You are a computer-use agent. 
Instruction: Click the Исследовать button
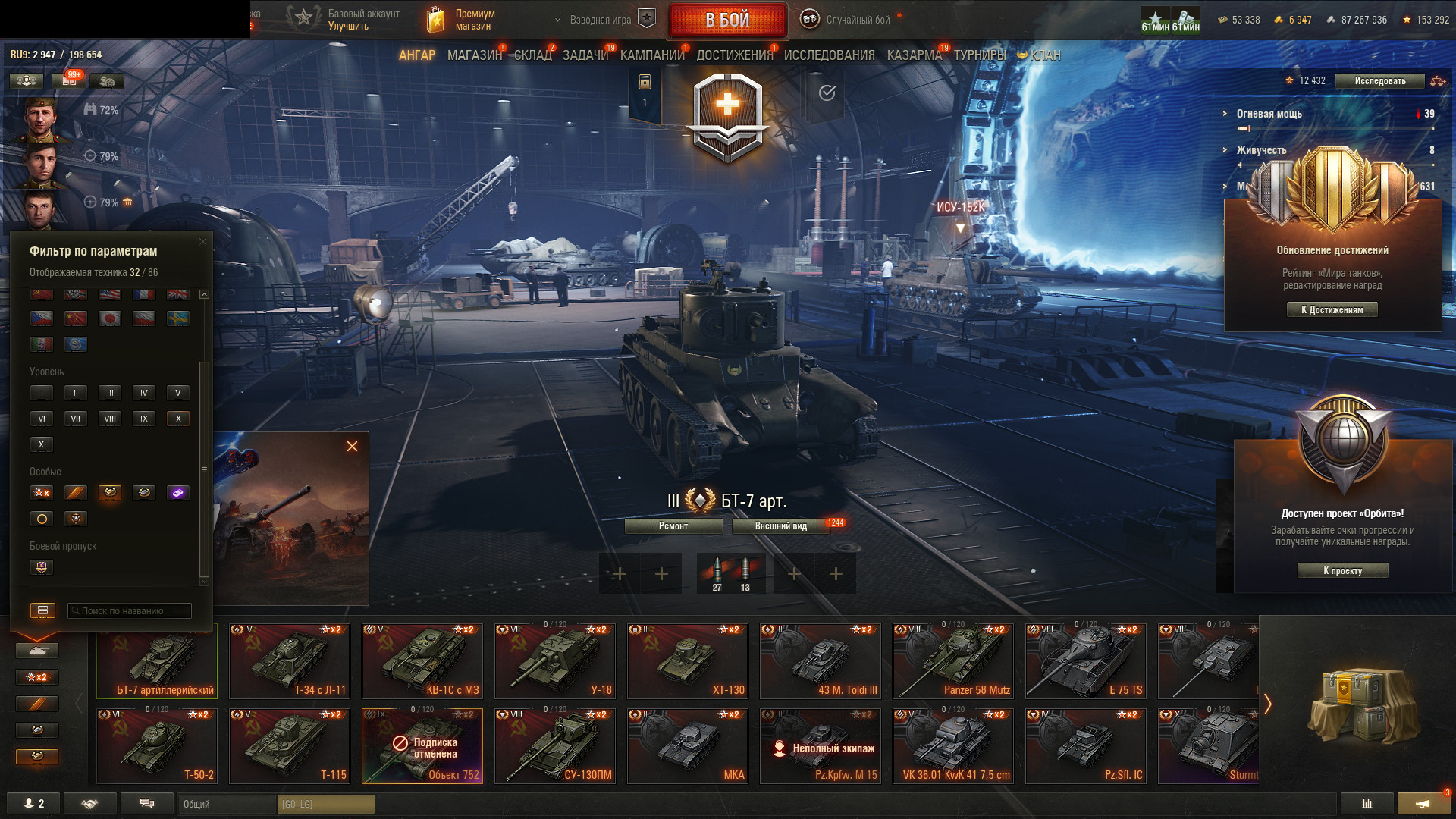tap(1379, 81)
